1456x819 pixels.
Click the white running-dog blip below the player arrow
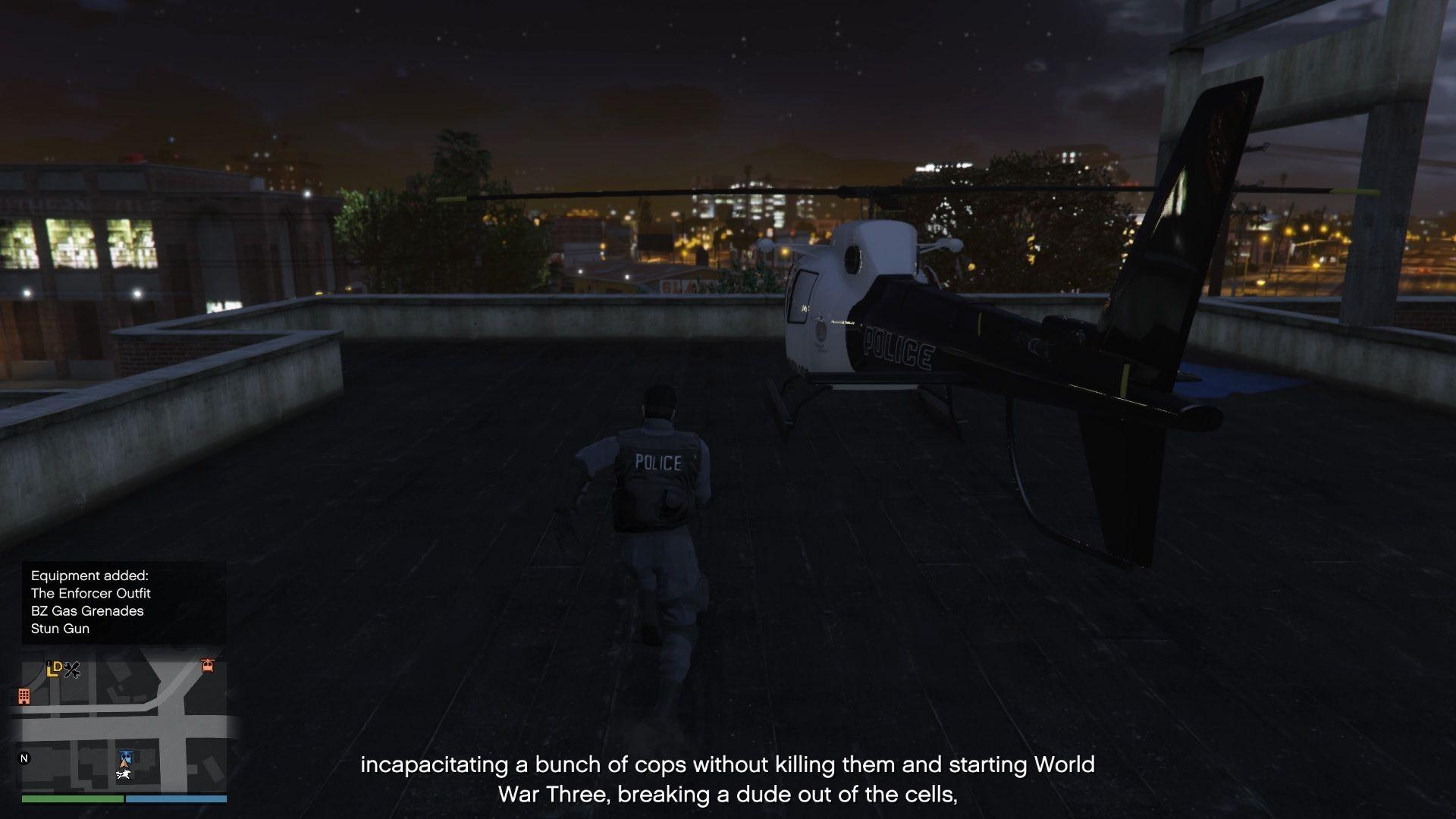124,775
